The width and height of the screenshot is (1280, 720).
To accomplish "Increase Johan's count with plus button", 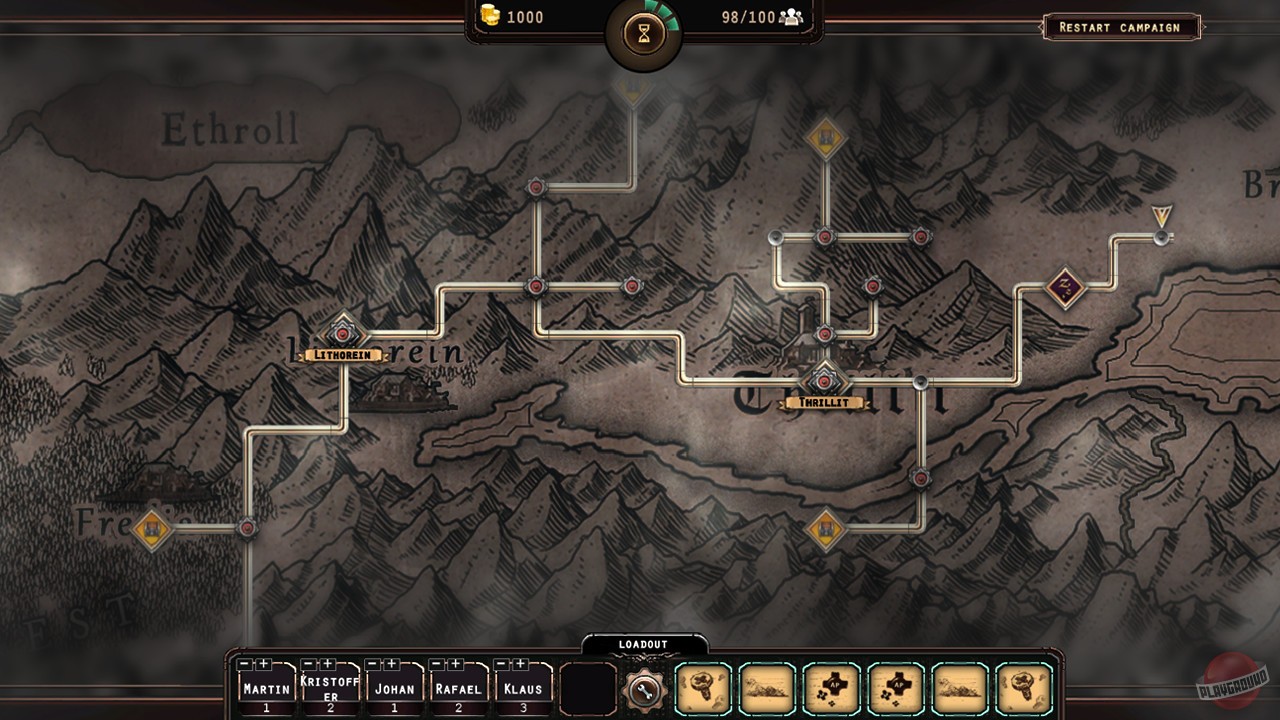I will coord(392,664).
